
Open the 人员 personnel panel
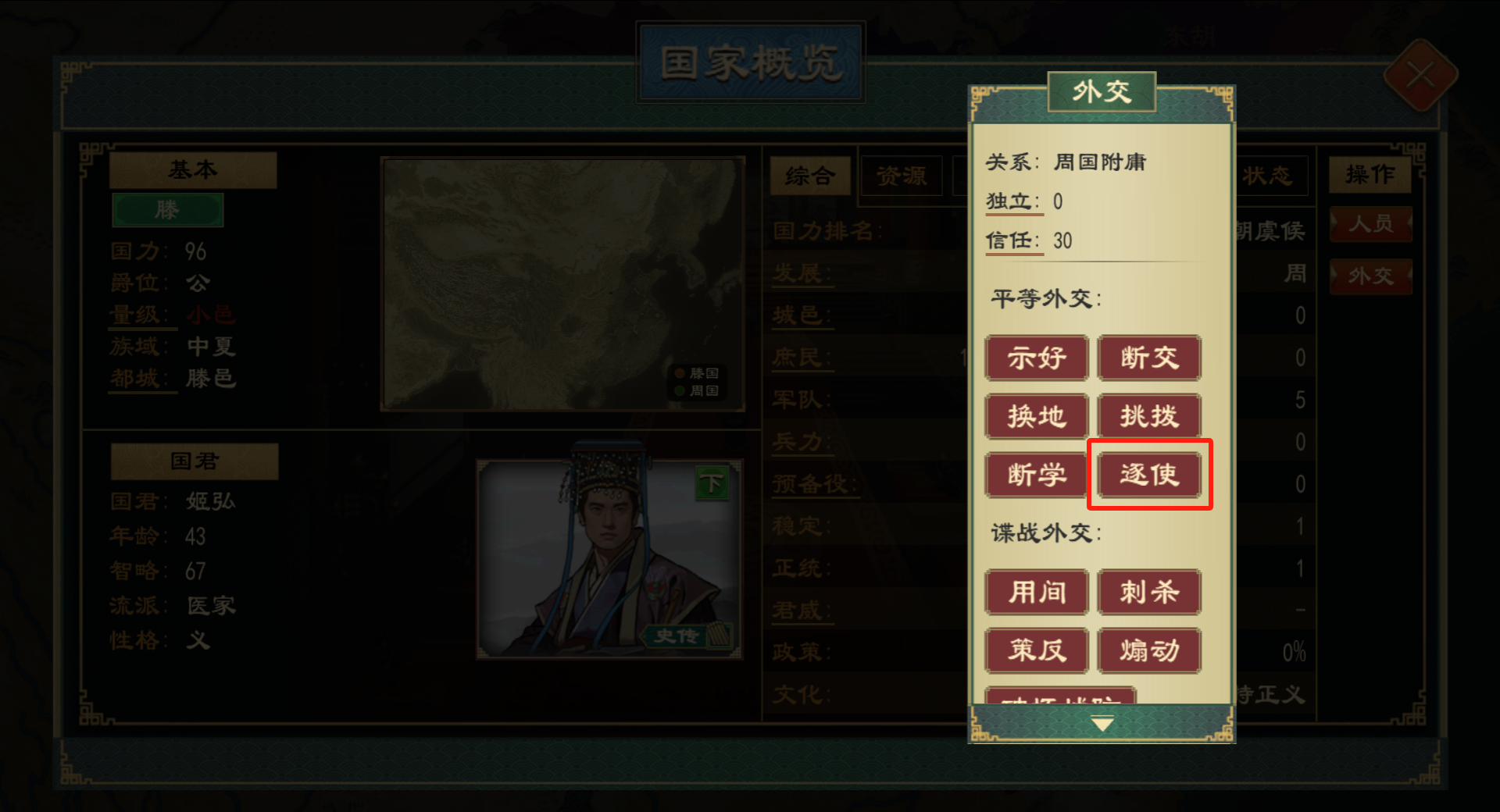click(x=1370, y=224)
